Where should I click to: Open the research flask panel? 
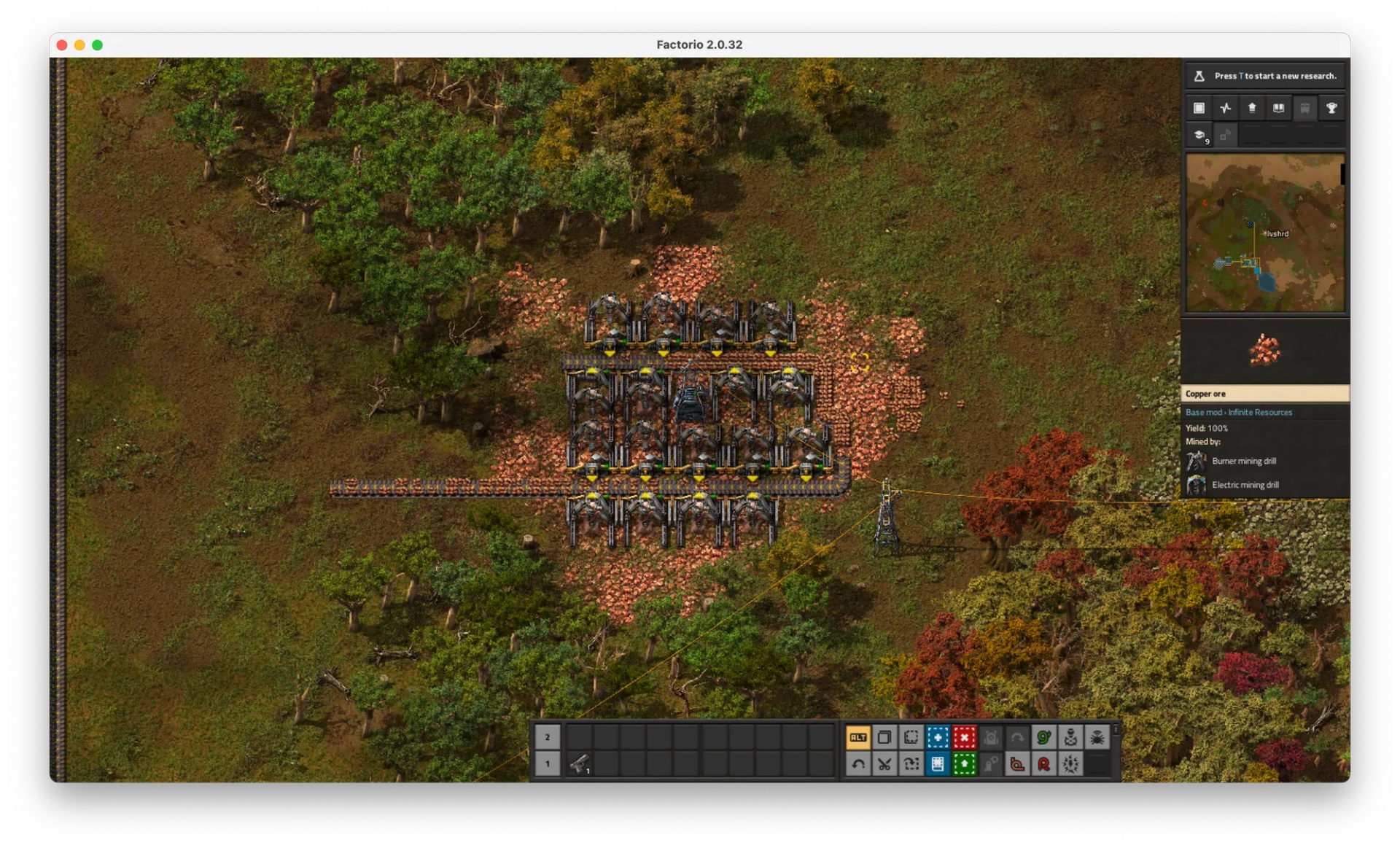(1199, 76)
